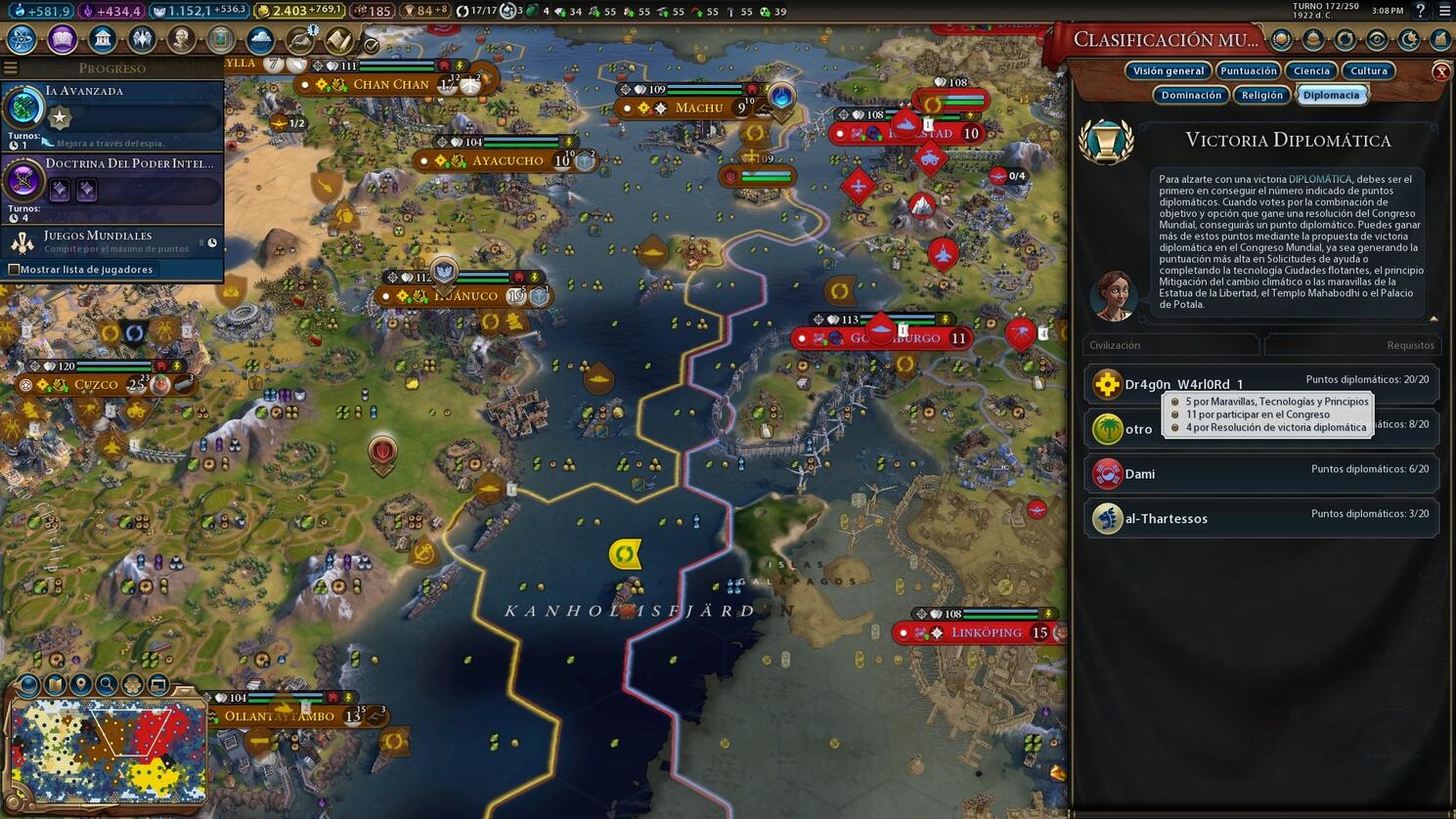Open the World Congress (capitol dome icon)
The height and width of the screenshot is (819, 1456).
(1313, 39)
